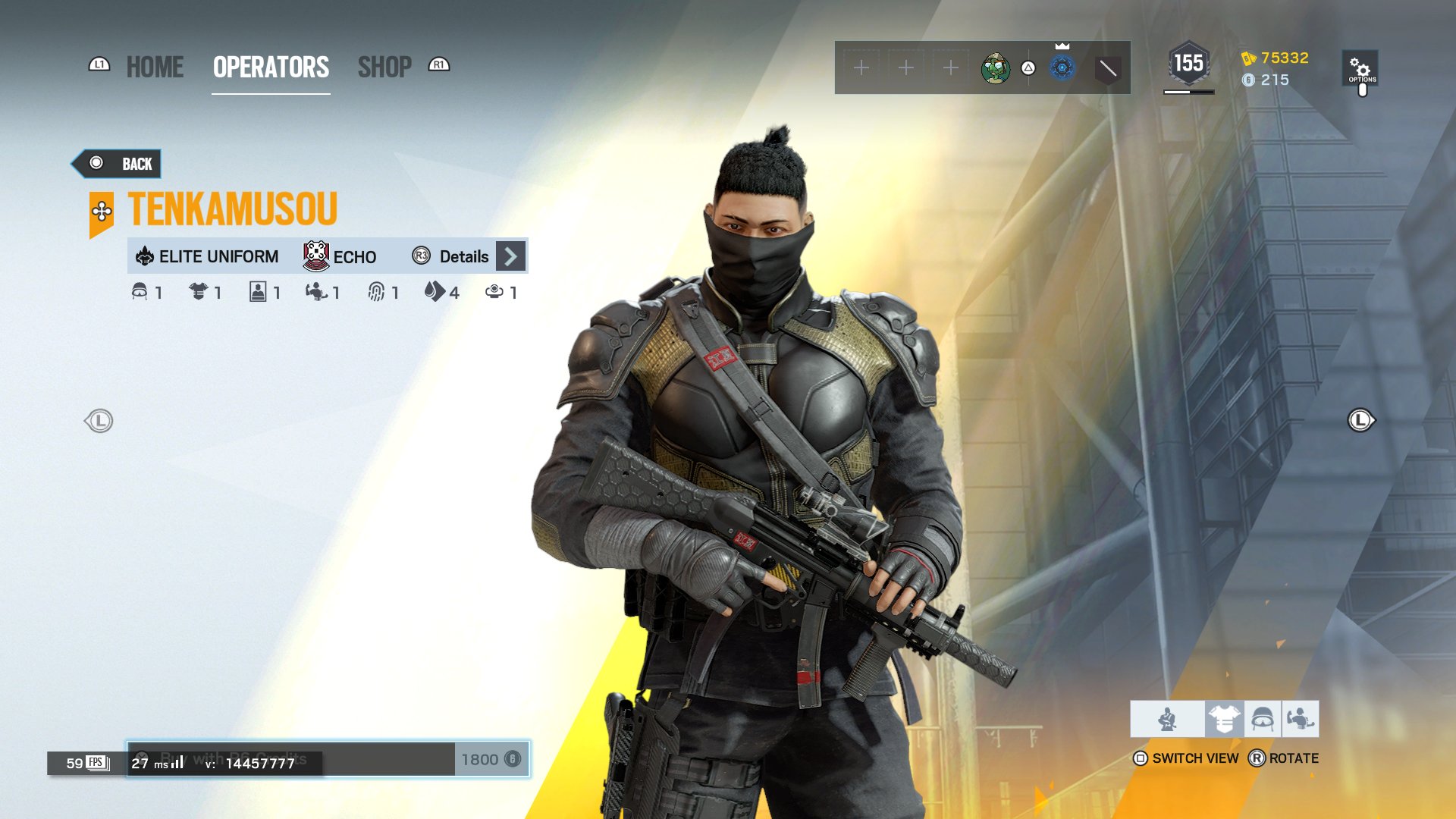Open the SHOP tab

click(385, 67)
